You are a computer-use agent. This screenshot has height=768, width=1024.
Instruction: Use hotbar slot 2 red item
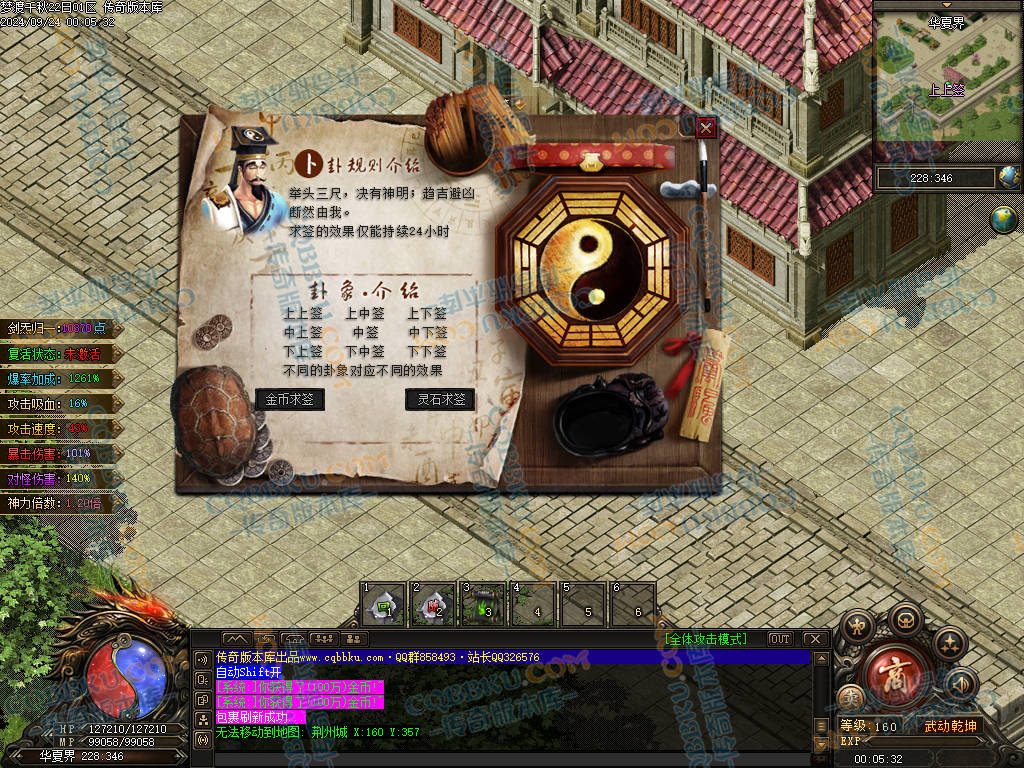(x=434, y=605)
